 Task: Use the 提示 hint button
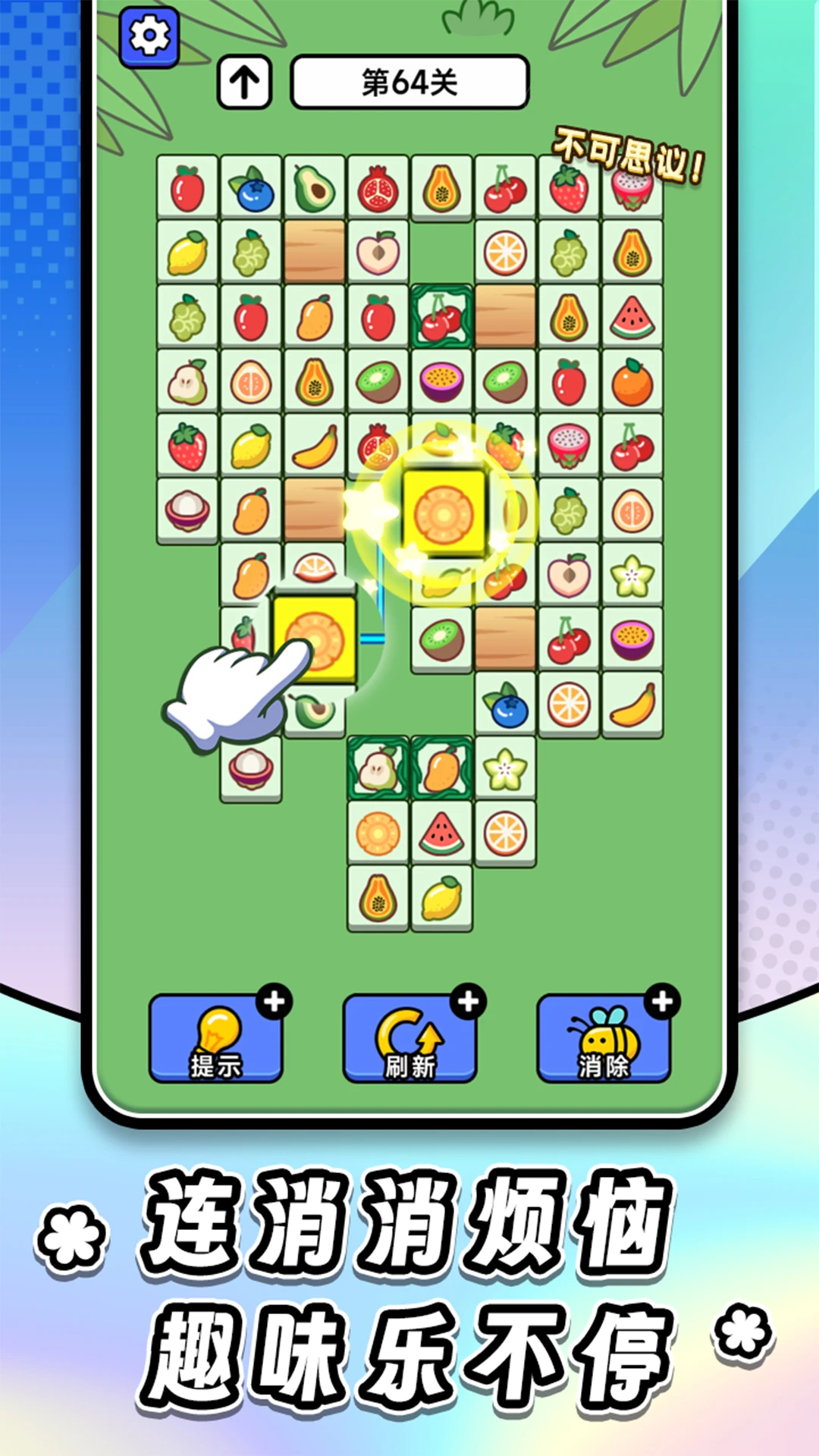[215, 1037]
